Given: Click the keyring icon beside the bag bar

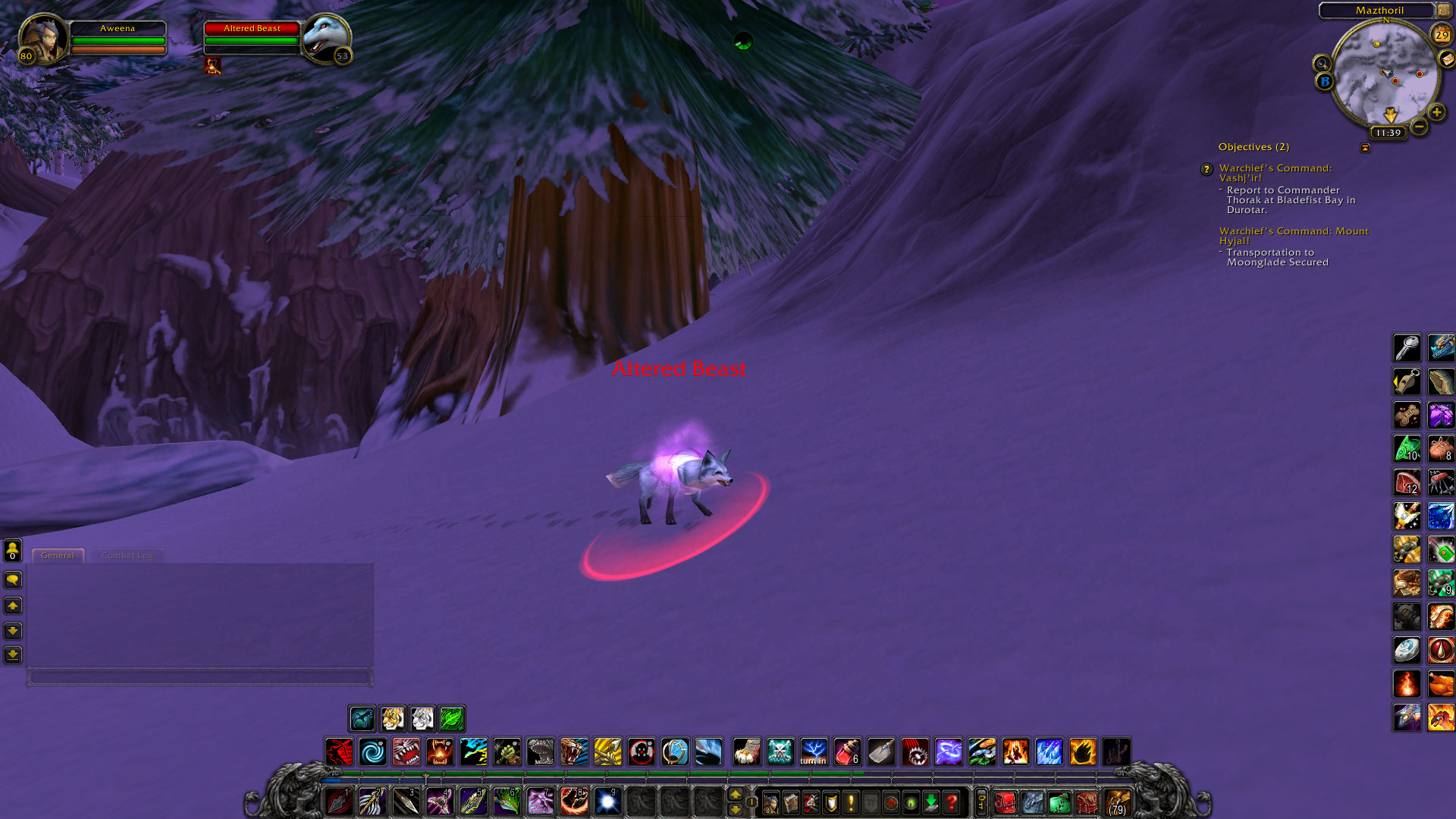Looking at the screenshot, I should pos(981,802).
